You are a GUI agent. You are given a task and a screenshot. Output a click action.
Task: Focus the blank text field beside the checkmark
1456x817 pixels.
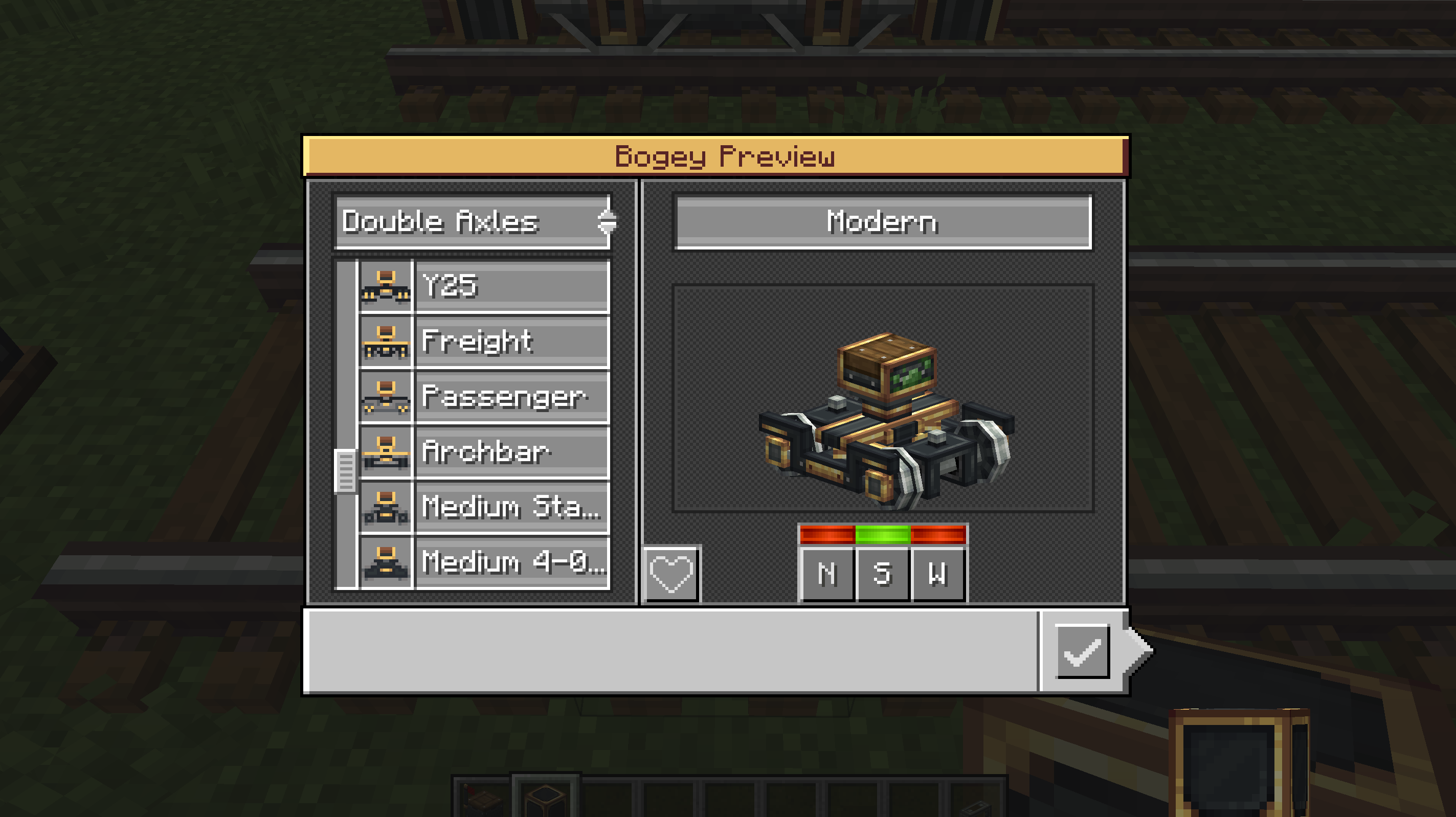670,651
